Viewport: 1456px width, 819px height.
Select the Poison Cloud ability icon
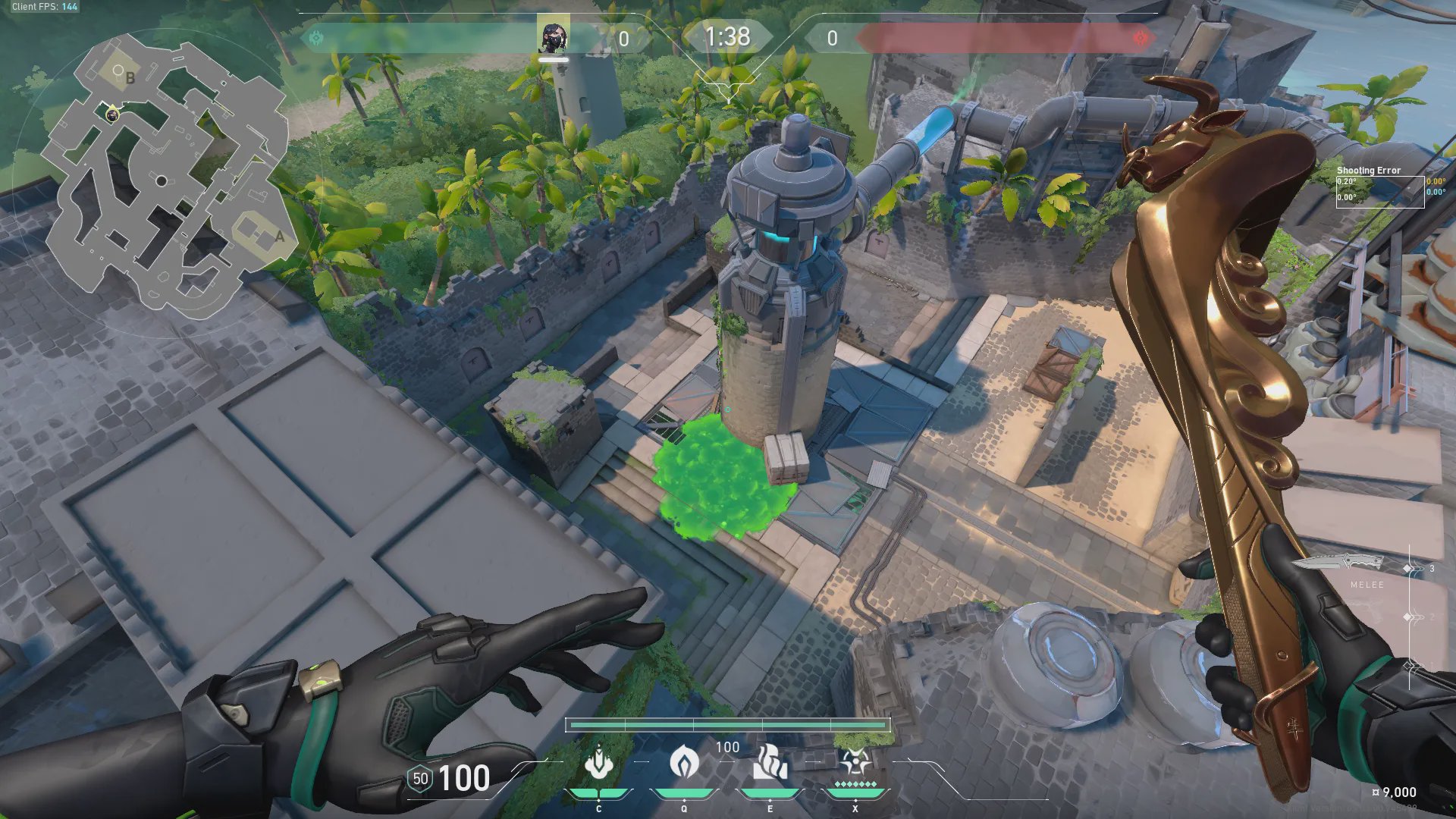coord(684,762)
